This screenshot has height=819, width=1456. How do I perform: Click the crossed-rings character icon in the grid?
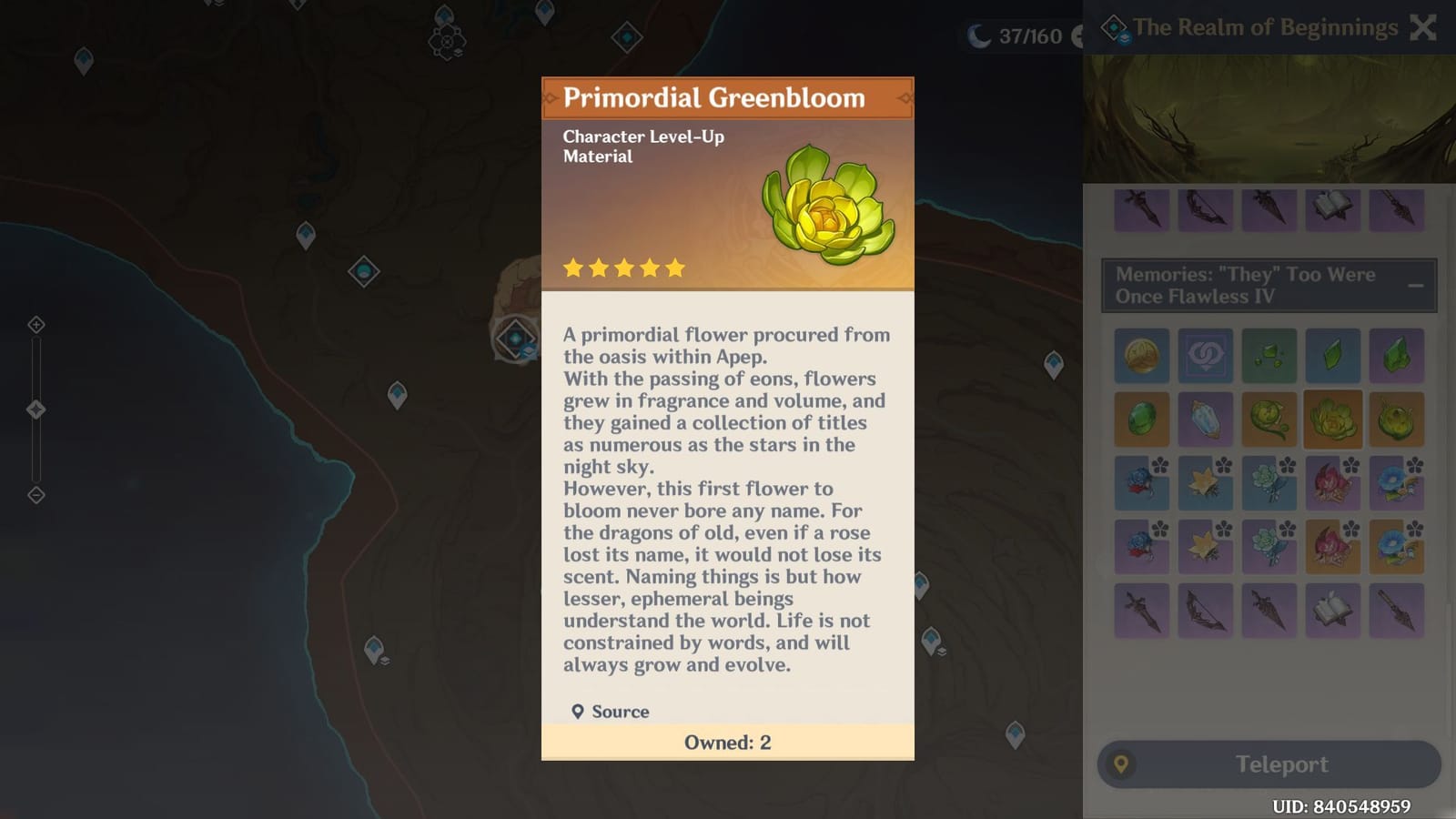click(x=1205, y=355)
